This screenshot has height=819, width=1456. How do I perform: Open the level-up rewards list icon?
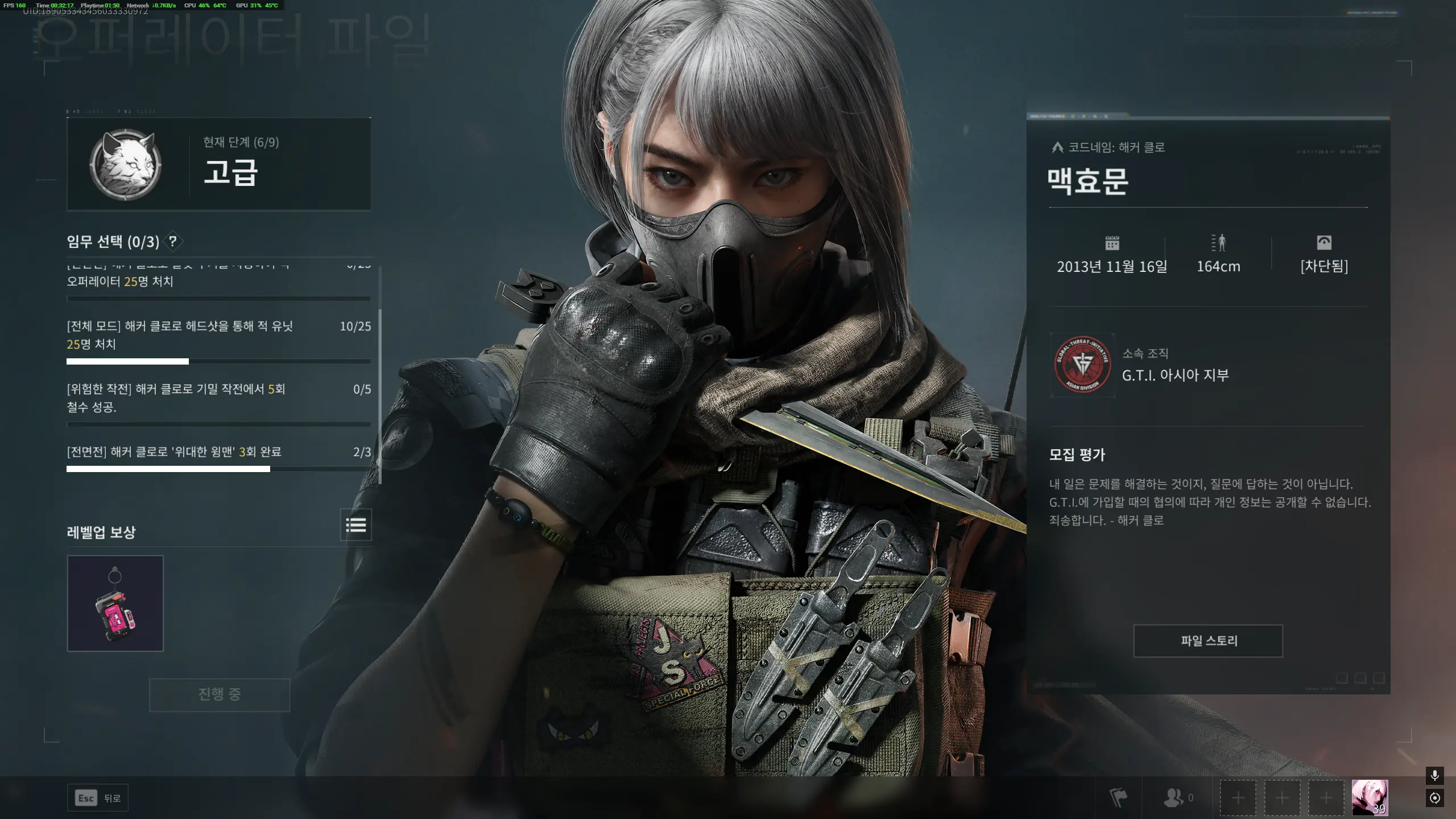click(x=355, y=526)
